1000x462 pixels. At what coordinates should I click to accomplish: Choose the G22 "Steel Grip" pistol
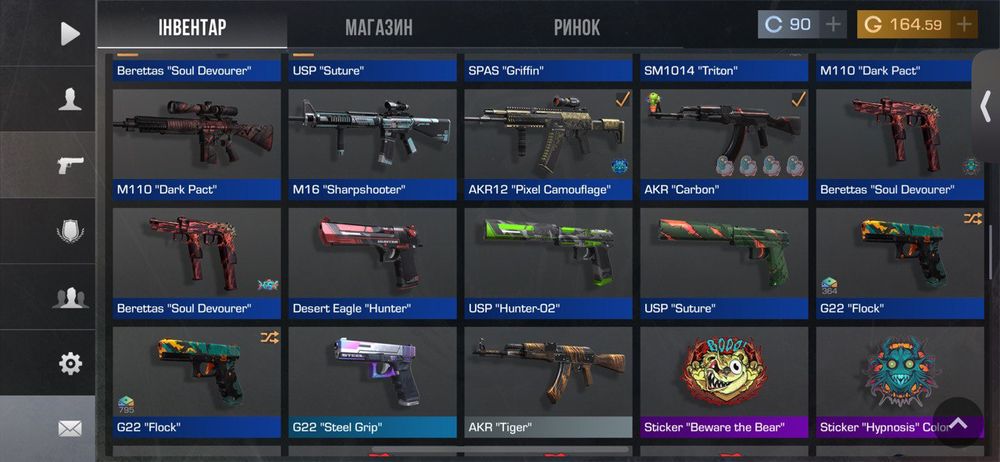[x=372, y=381]
